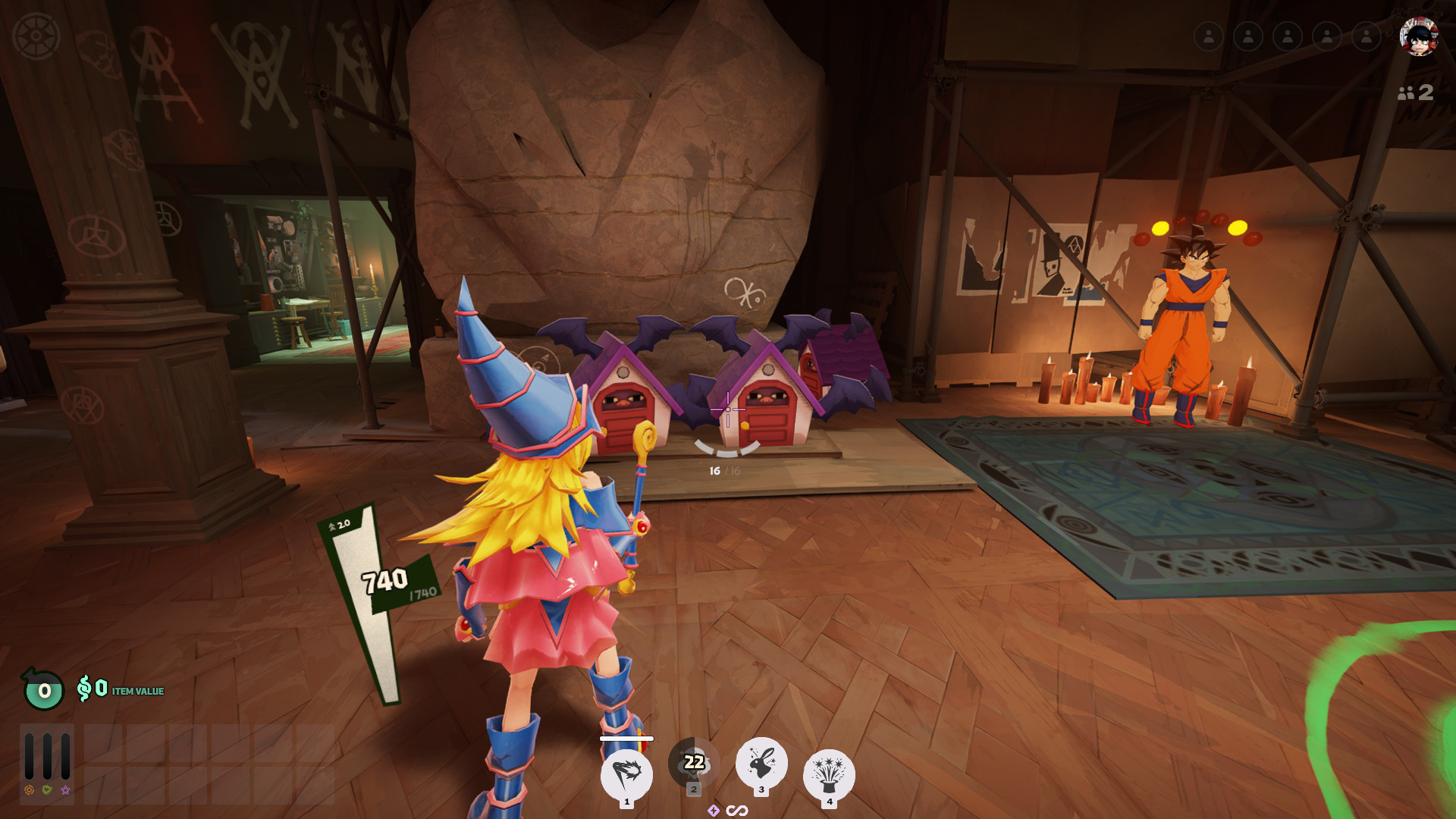Open the player avatar portrait

pos(1418,36)
